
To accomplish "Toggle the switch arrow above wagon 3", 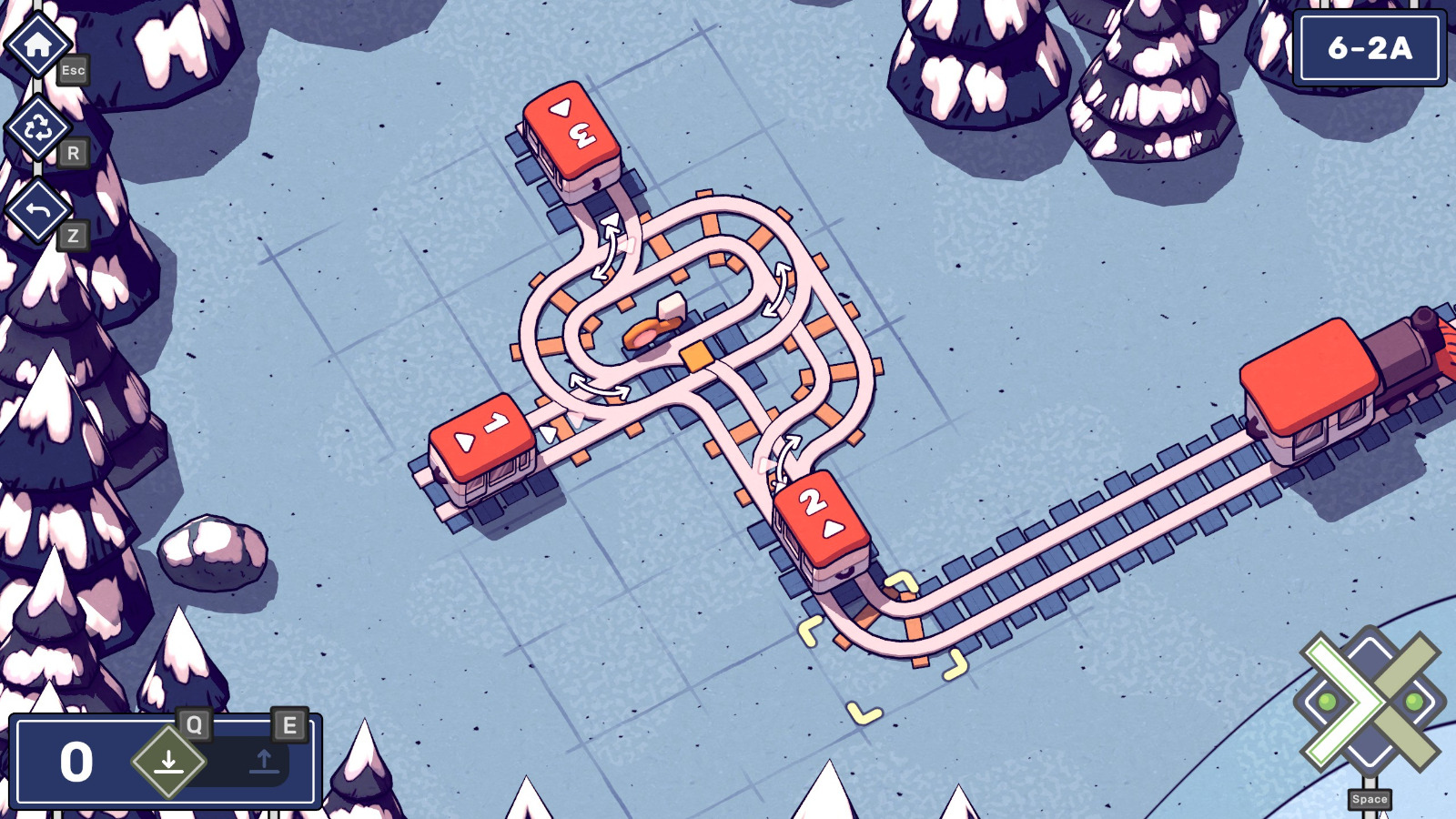I will tap(605, 248).
